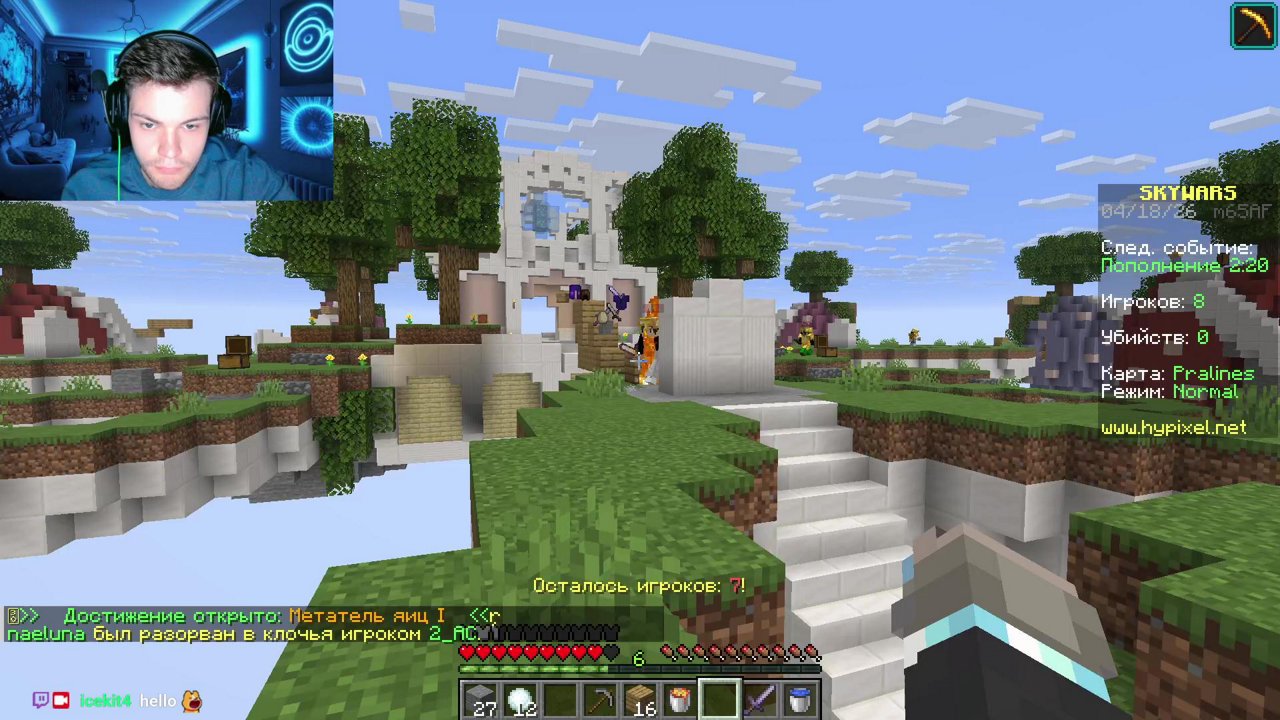
Task: Click the Twitch logo next to icekit4's message
Action: (x=41, y=700)
